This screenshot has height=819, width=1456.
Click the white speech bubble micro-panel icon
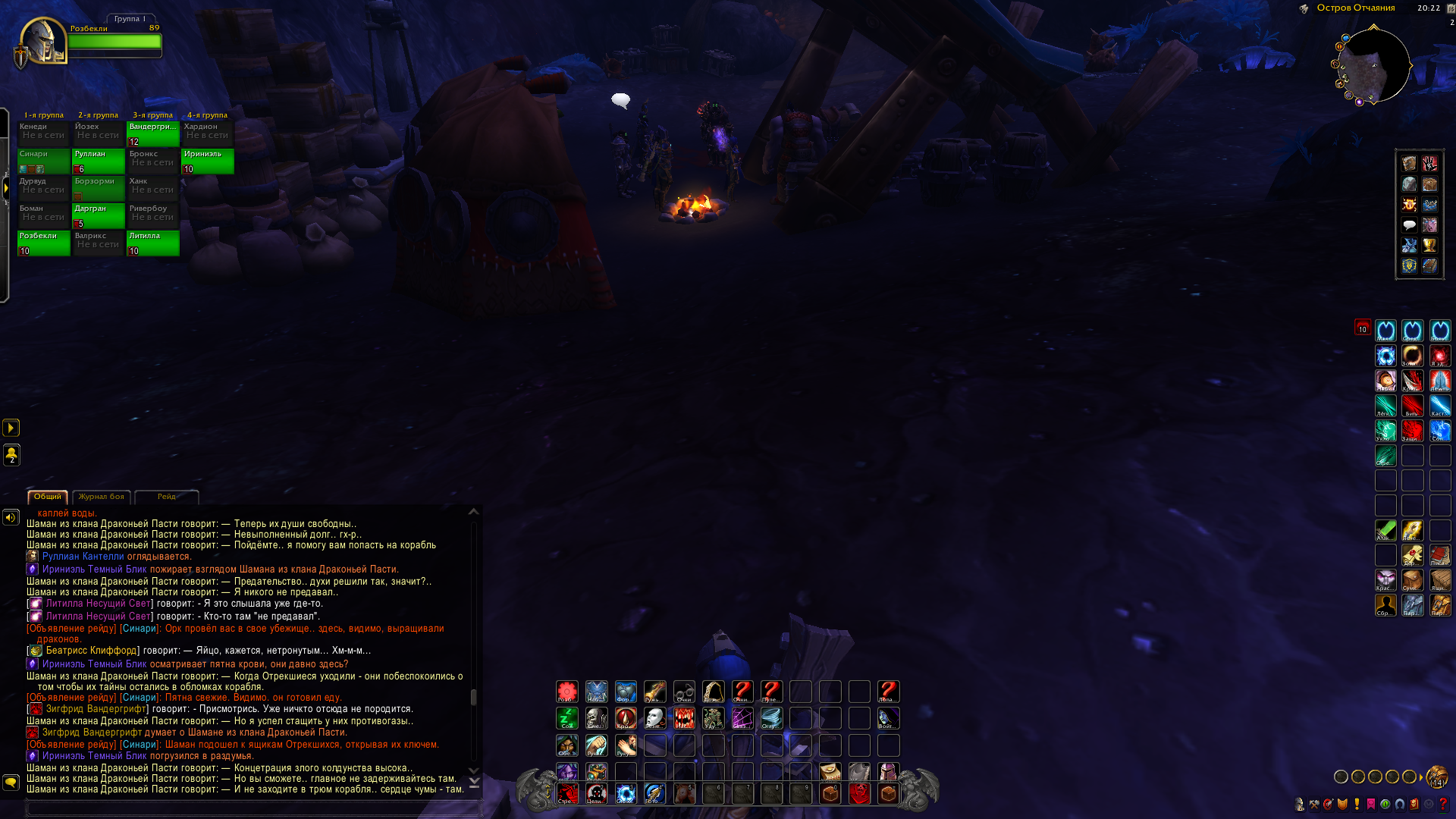pos(1409,225)
